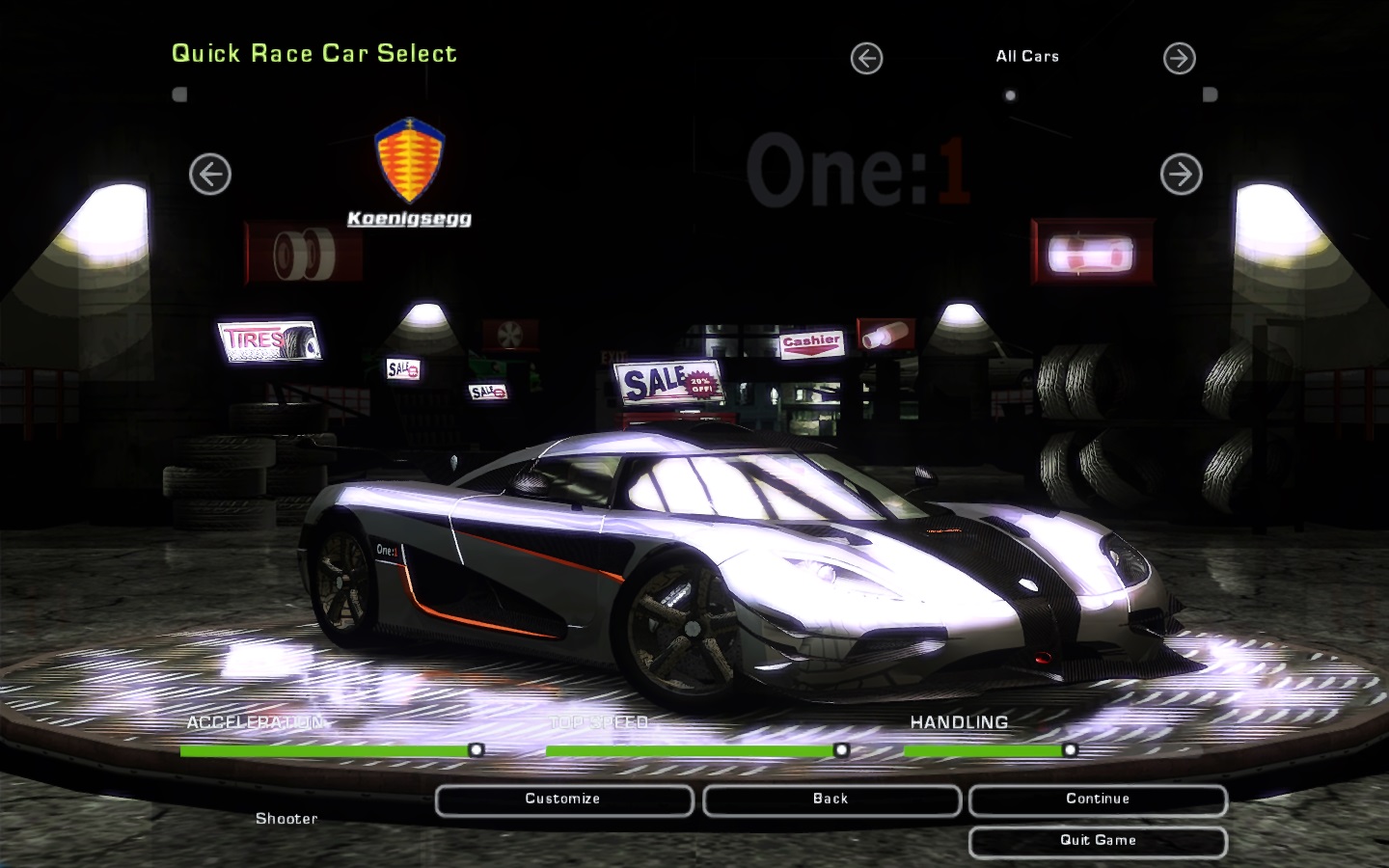Switch to previous car category arrow
1389x868 pixels.
(866, 59)
